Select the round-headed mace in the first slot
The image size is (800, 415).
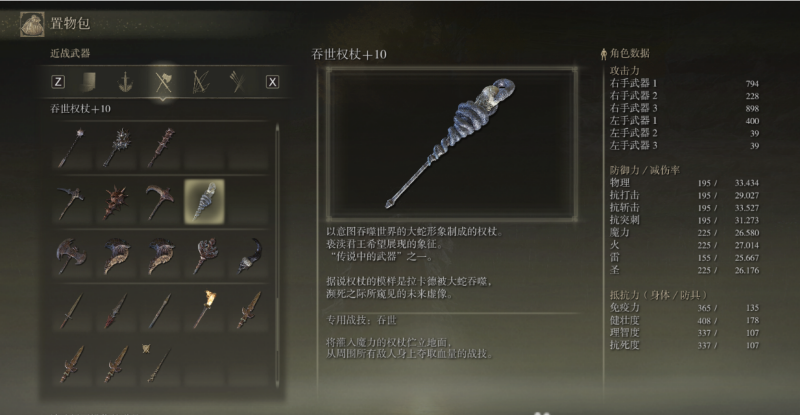(68, 147)
